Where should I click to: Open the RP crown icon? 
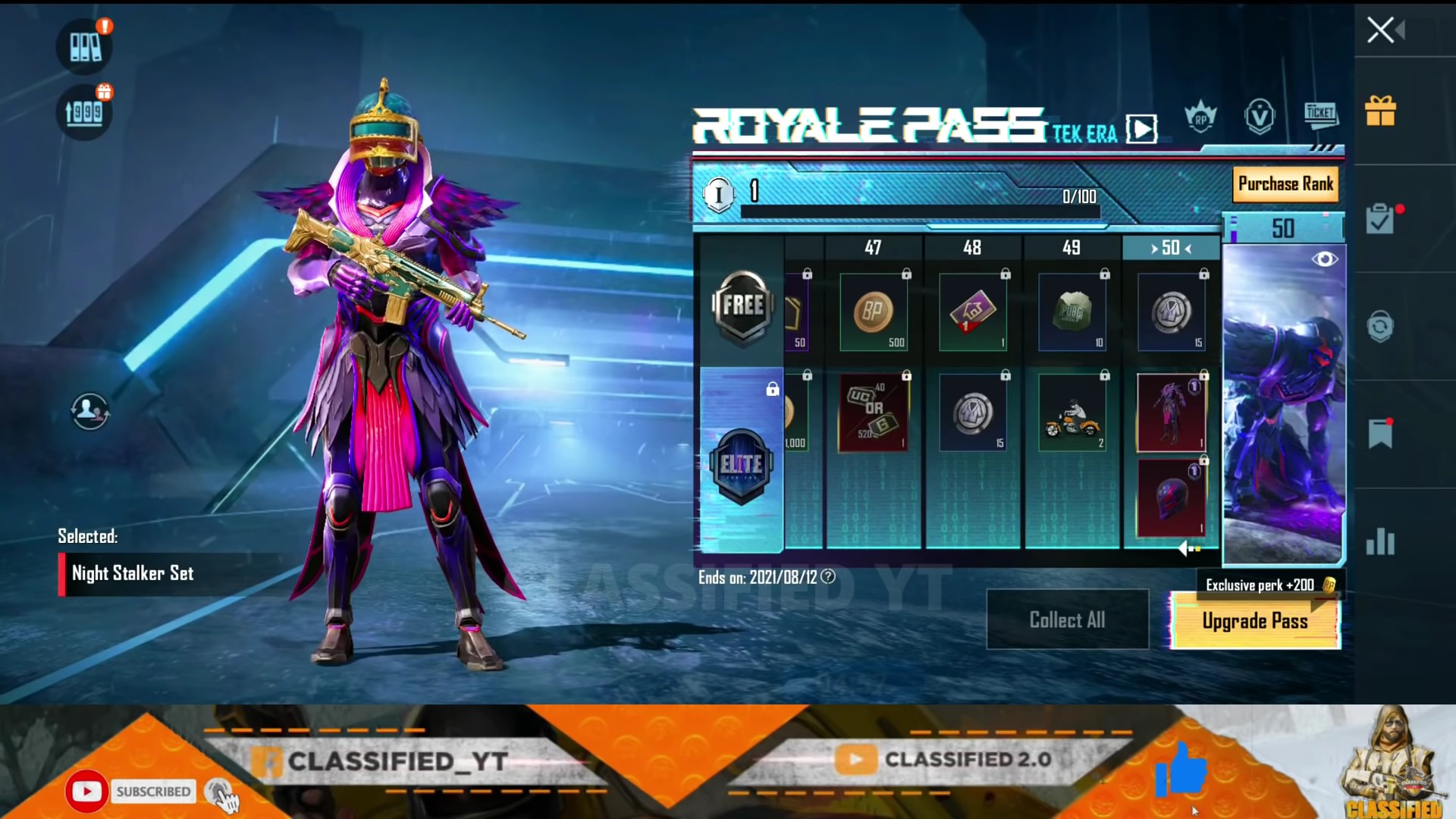1200,118
